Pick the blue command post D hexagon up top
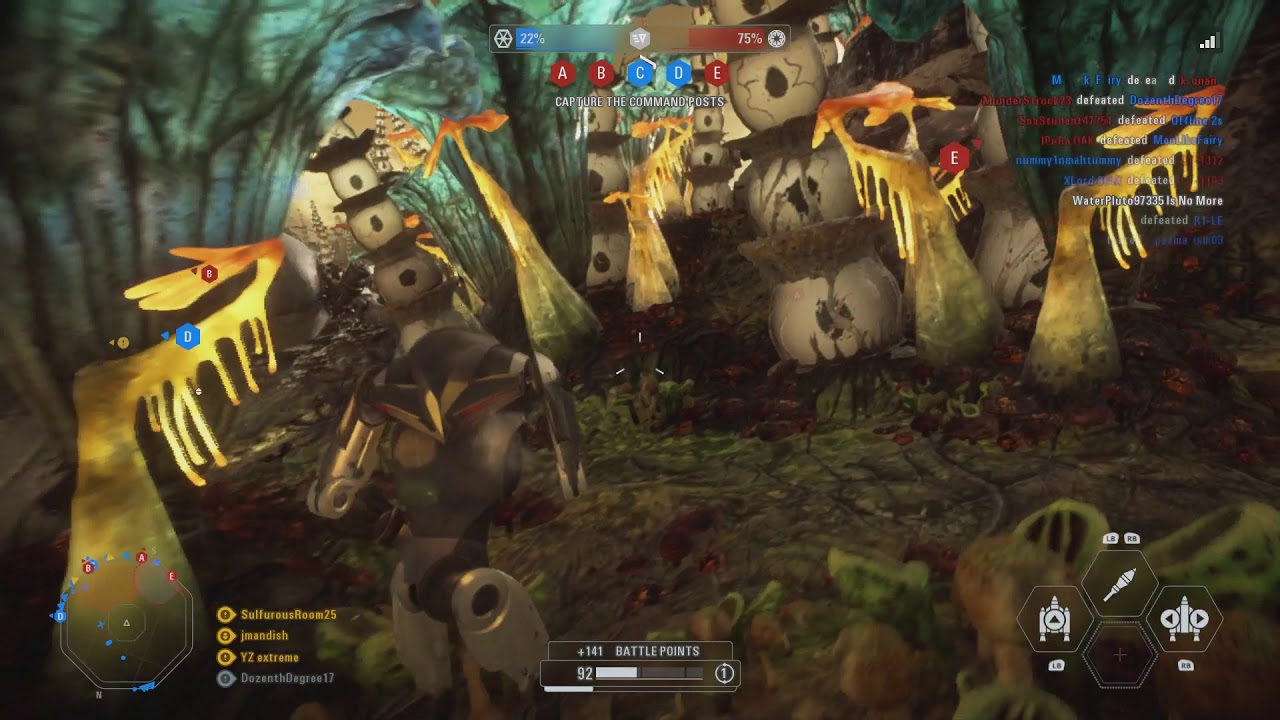The height and width of the screenshot is (720, 1280). coord(678,73)
